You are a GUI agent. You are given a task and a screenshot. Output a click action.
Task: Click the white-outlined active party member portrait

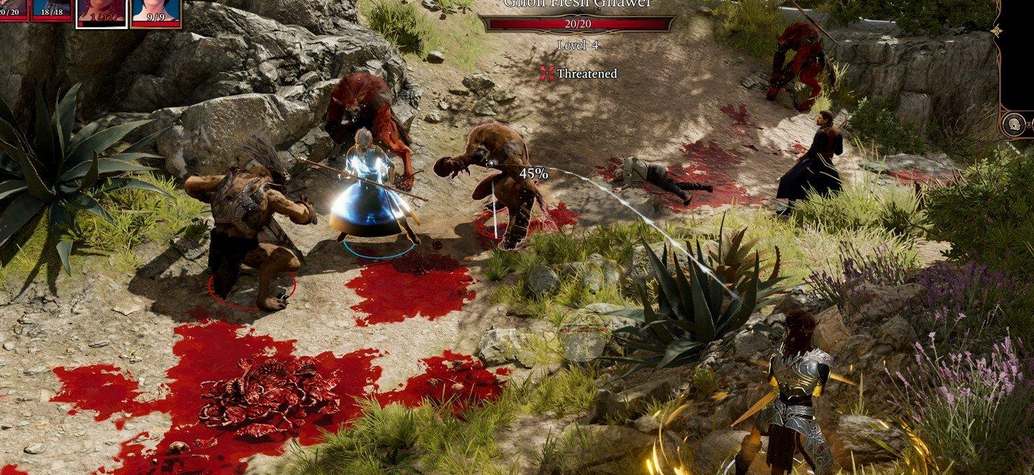(x=102, y=11)
